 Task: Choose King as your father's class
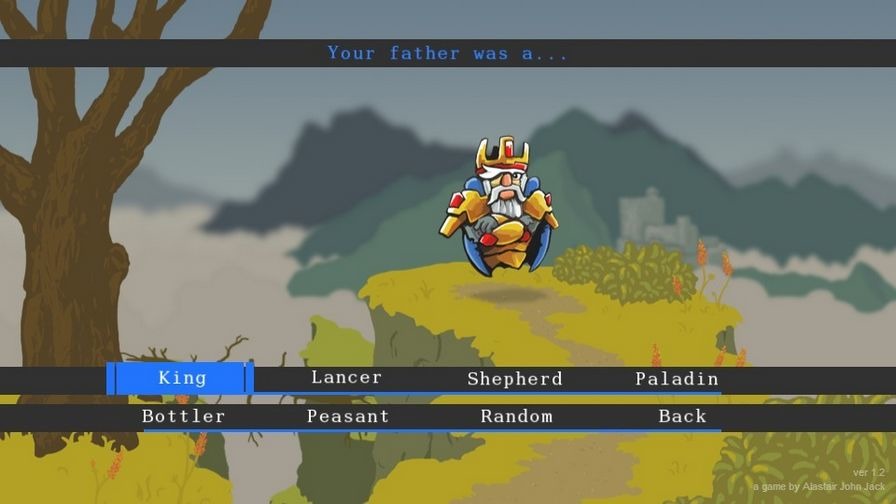[182, 378]
